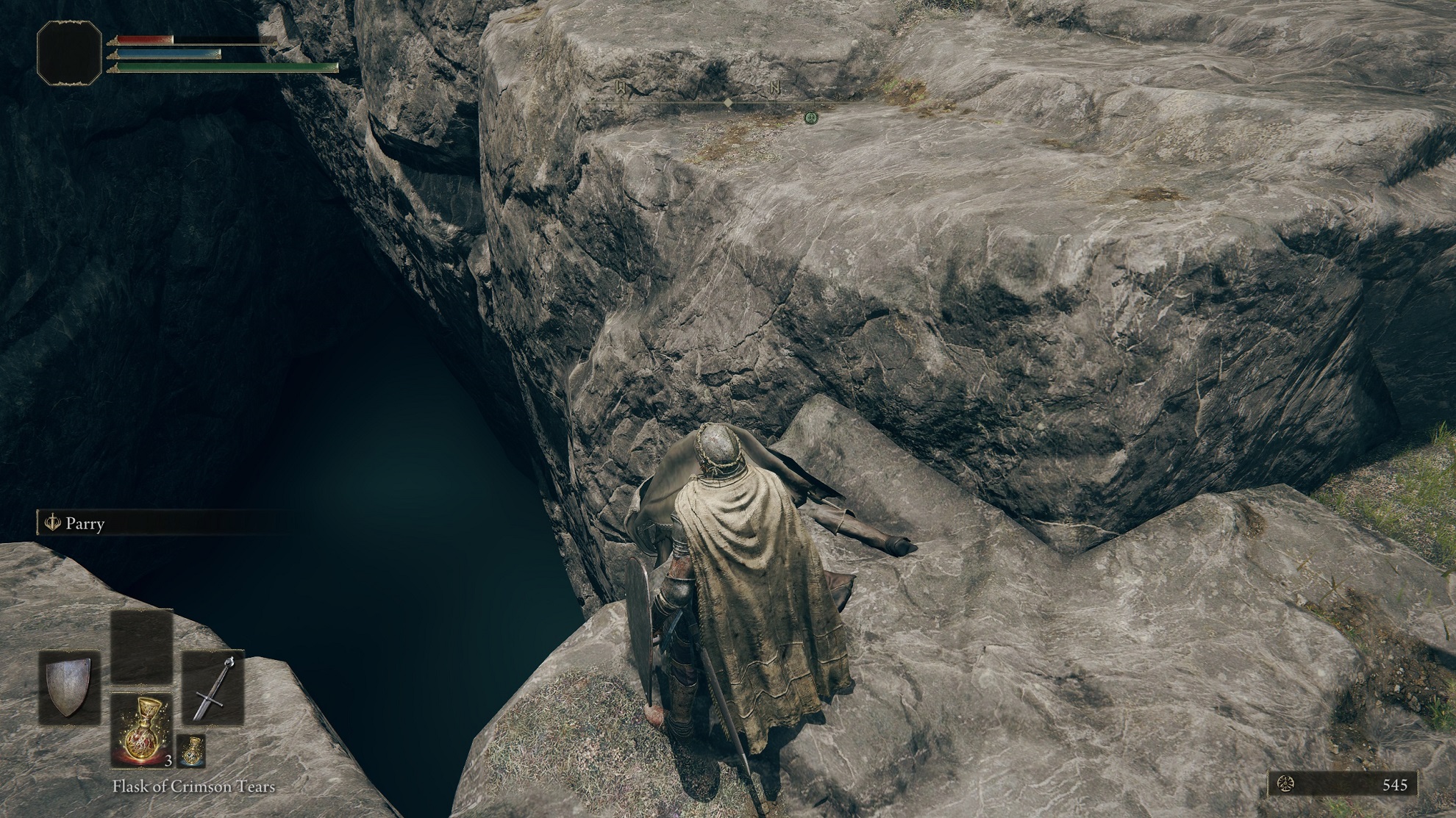Select the small flask pouch icon

click(x=191, y=750)
